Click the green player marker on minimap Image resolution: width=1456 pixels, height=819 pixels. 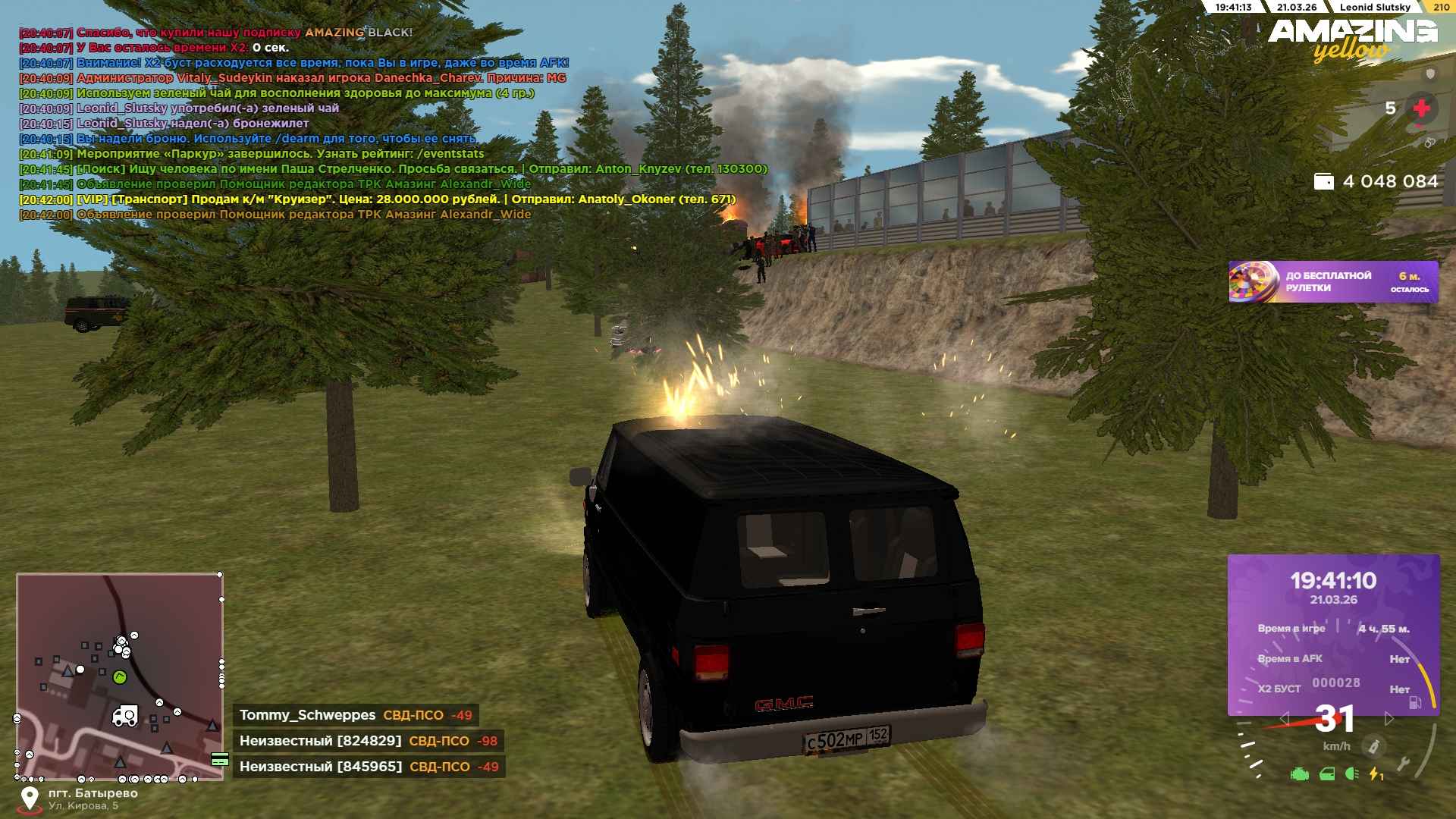pyautogui.click(x=119, y=676)
